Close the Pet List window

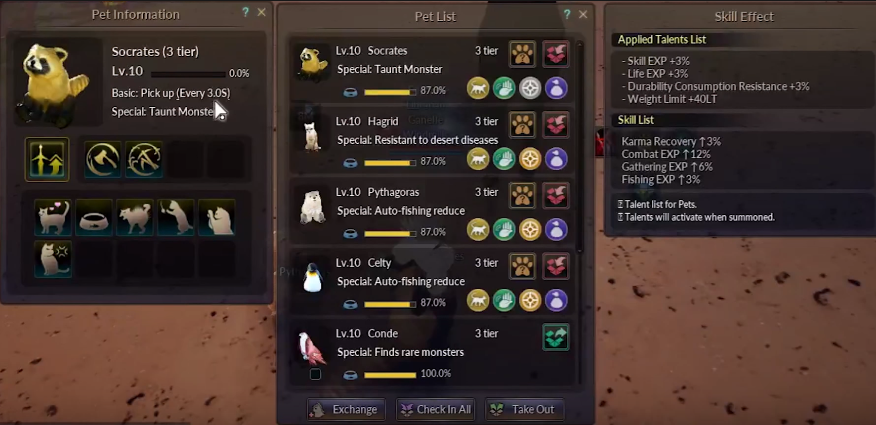tap(583, 14)
